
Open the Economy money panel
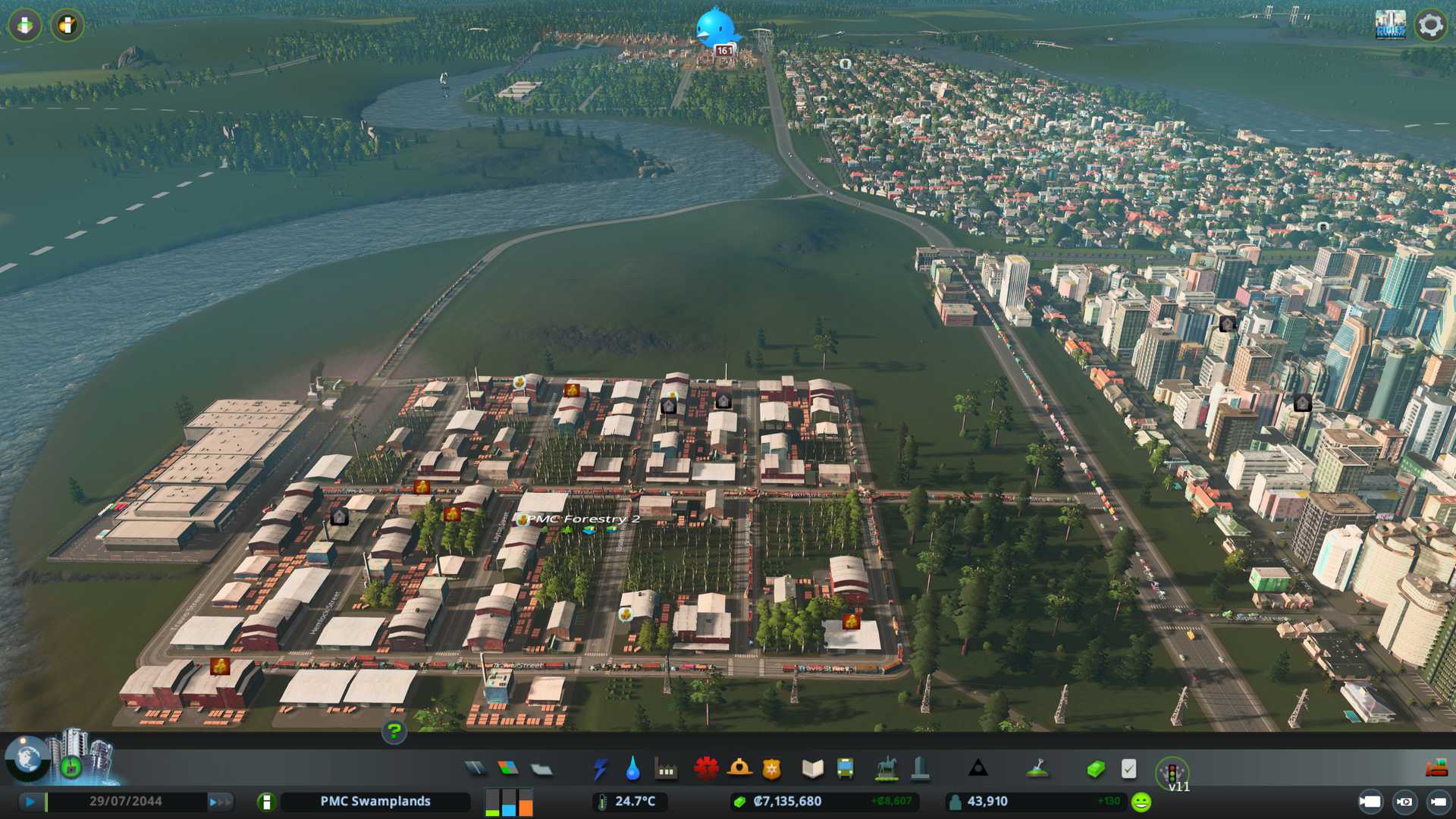1095,769
